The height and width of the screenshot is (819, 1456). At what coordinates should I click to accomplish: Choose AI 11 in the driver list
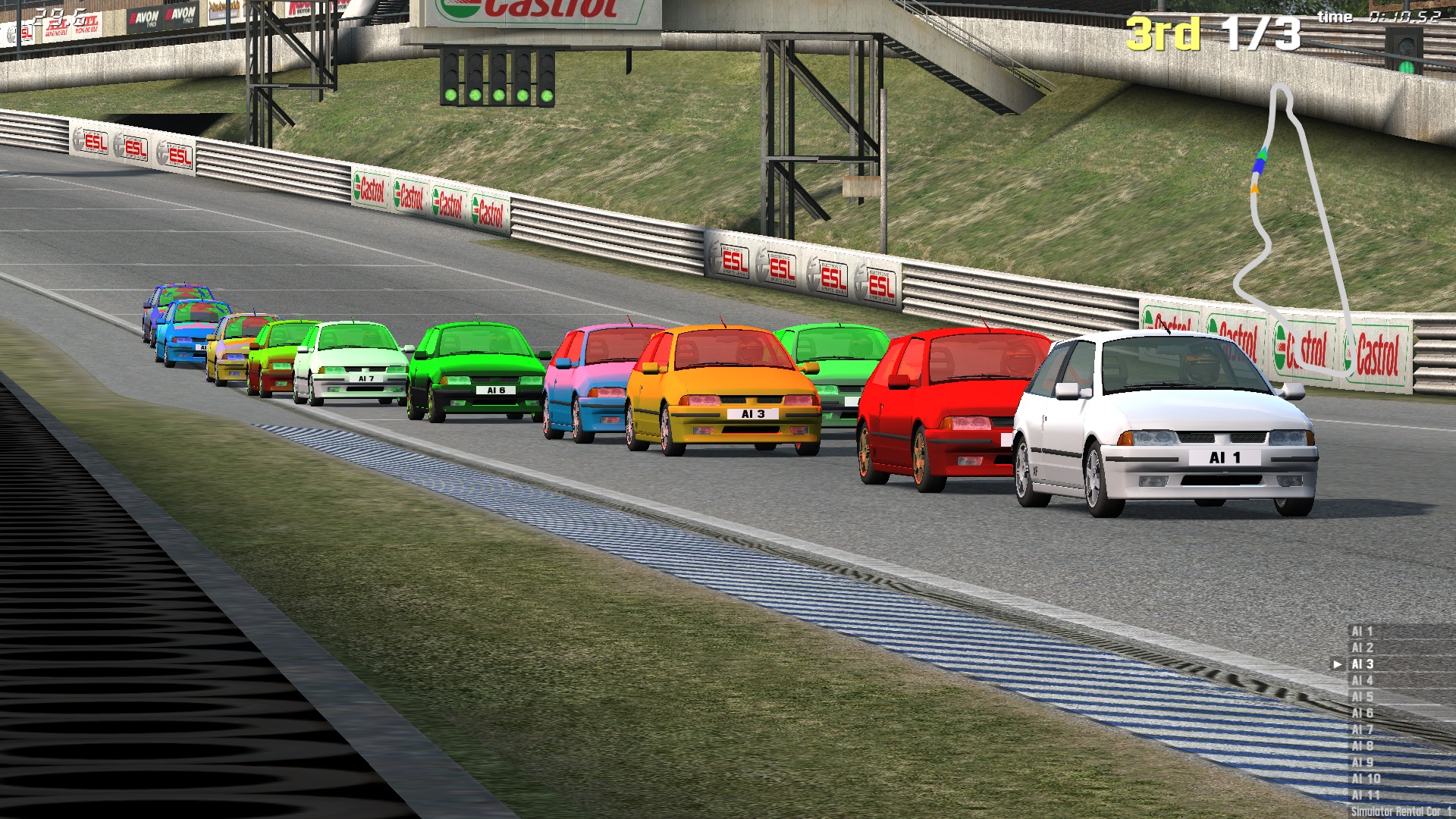point(1366,795)
